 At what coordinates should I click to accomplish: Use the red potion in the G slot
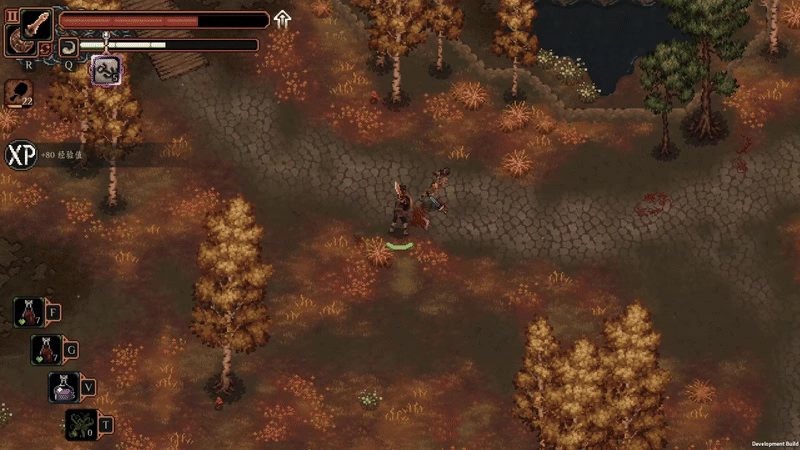tap(46, 349)
